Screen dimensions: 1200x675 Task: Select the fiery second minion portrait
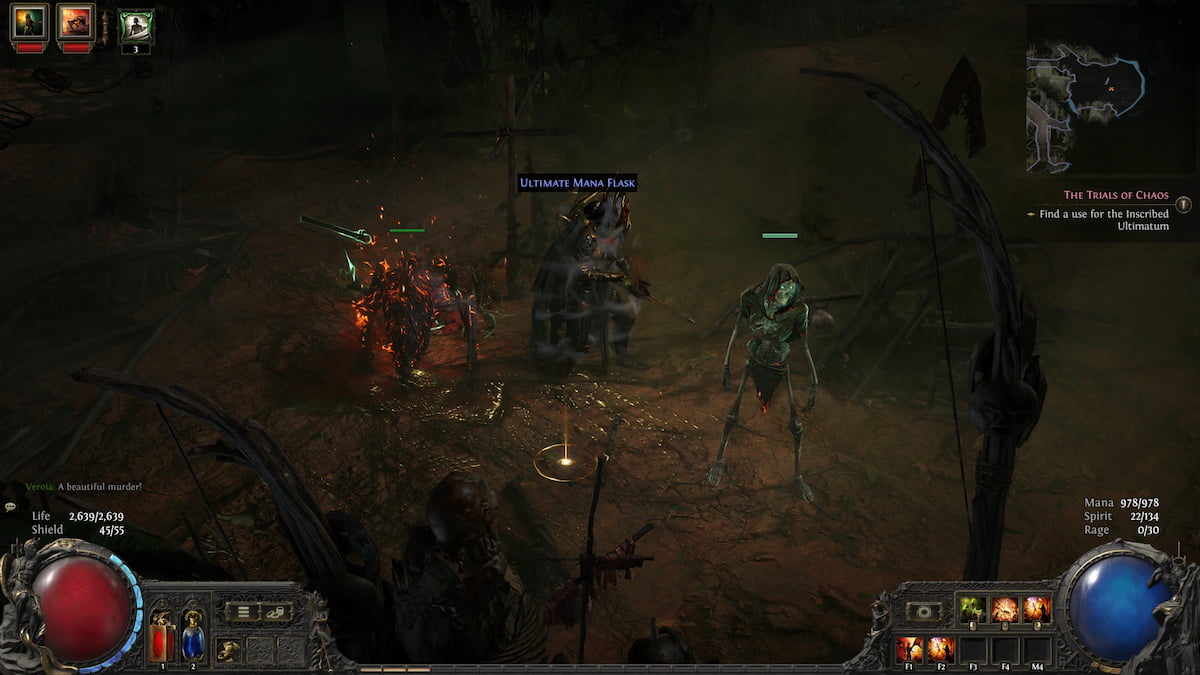(x=75, y=22)
